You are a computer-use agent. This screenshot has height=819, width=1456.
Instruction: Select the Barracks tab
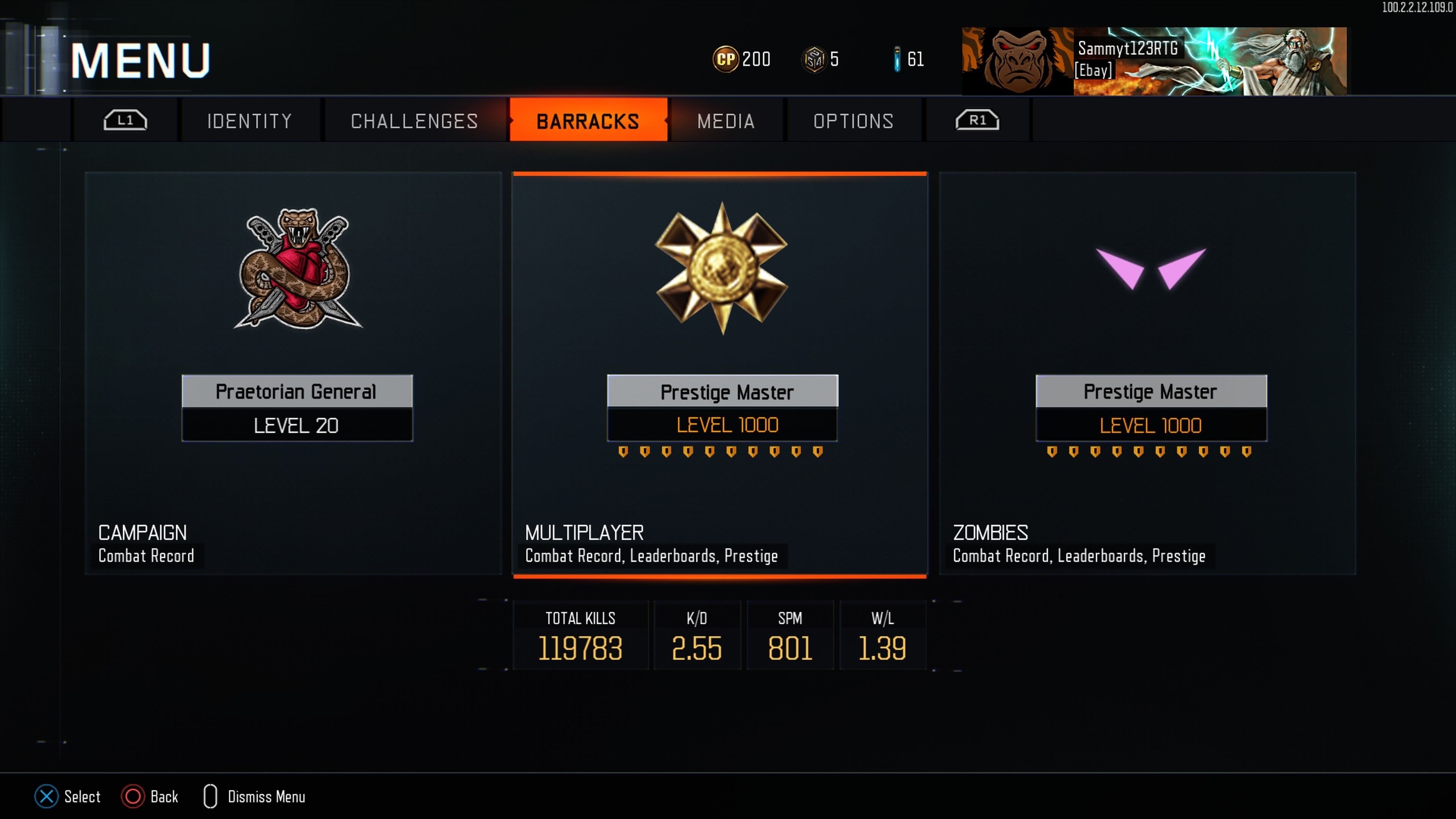(588, 121)
